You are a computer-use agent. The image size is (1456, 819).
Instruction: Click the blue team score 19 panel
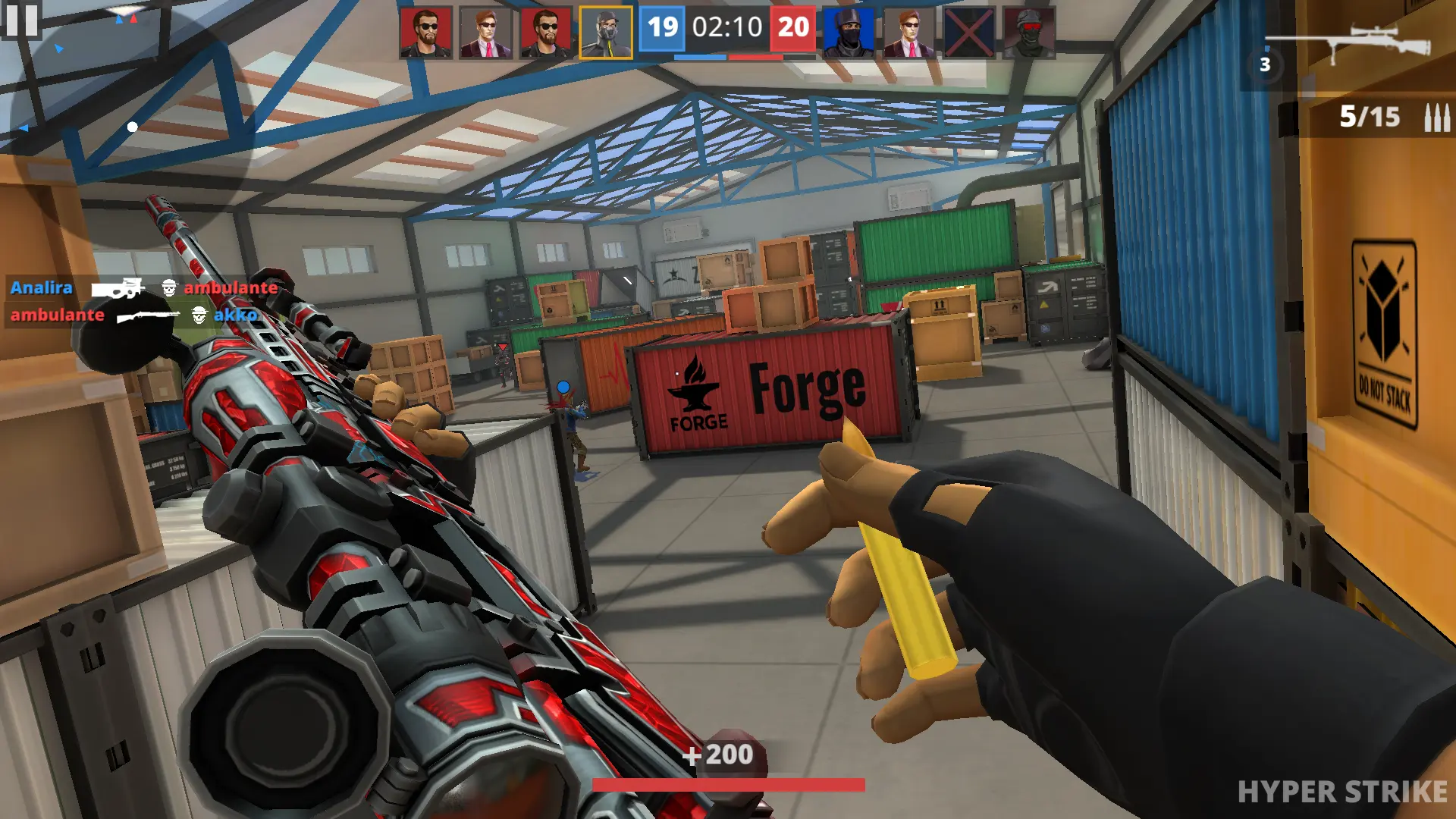661,30
